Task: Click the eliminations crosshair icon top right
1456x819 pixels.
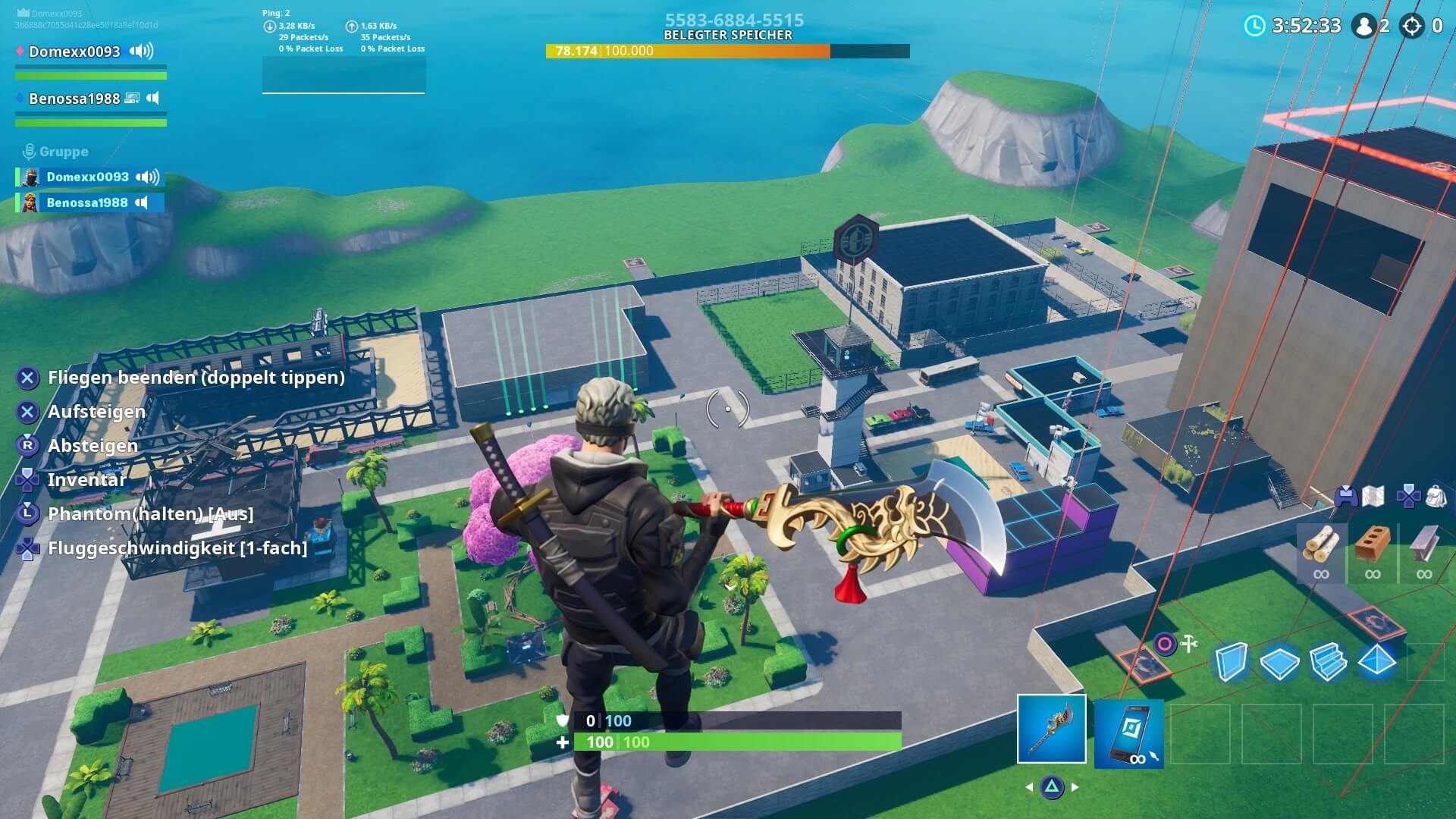Action: coord(1412,26)
